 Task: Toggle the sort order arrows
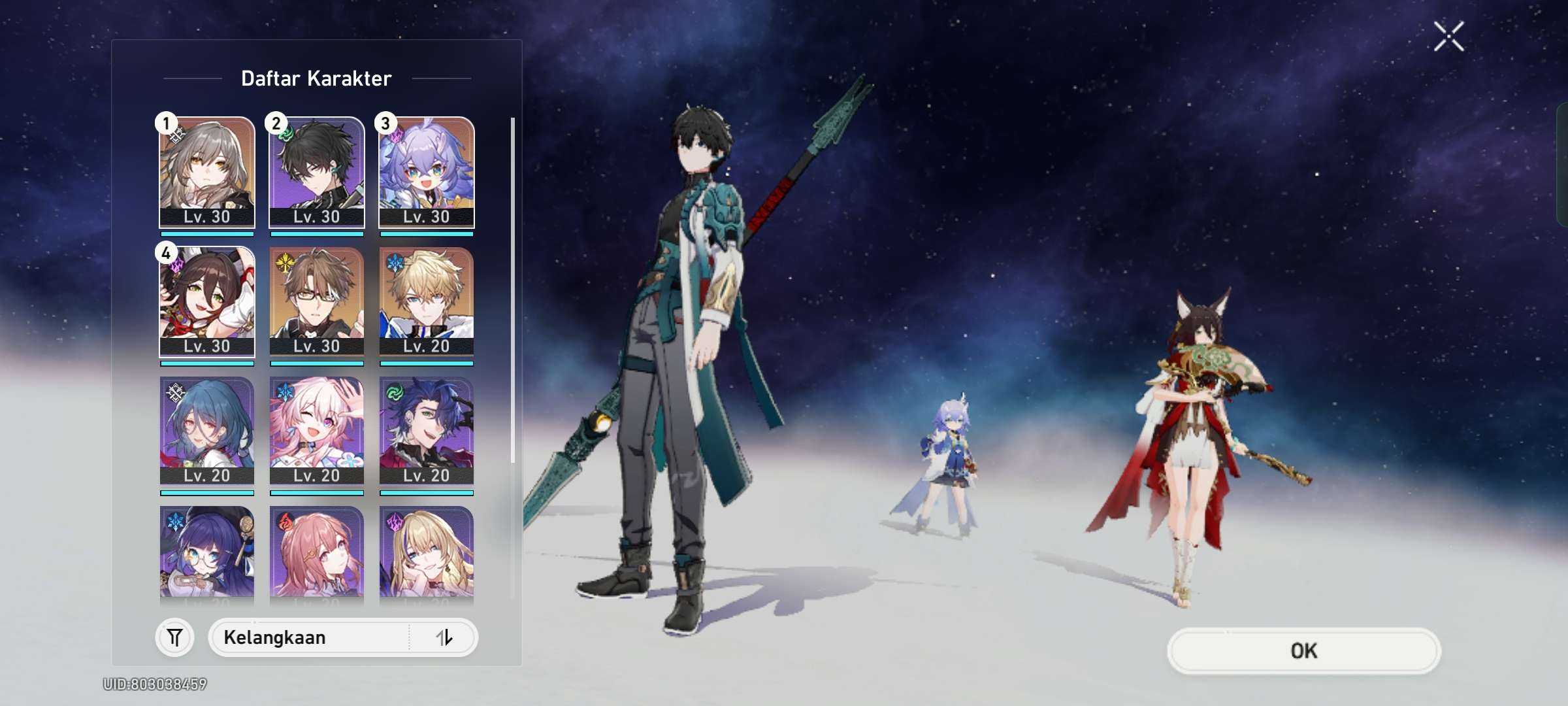pyautogui.click(x=444, y=637)
